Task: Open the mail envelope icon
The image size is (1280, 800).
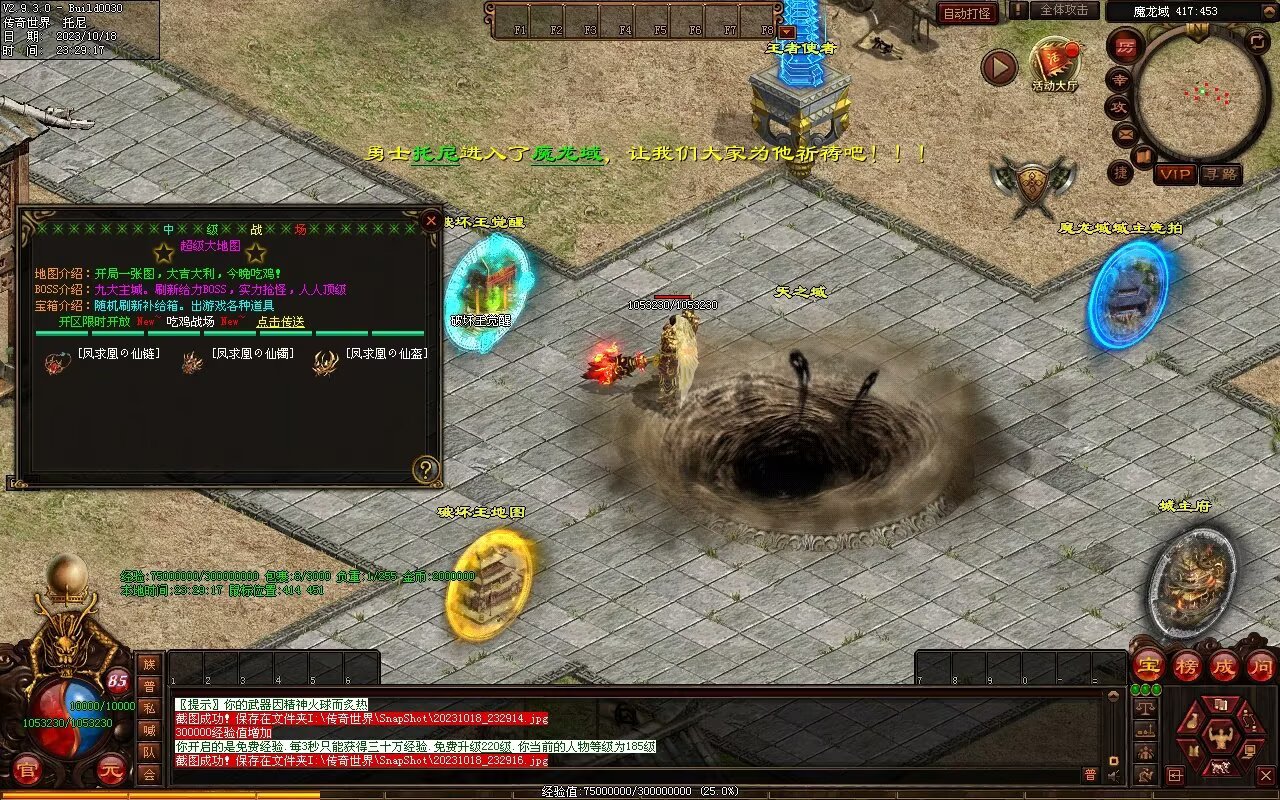Action: tap(1126, 133)
